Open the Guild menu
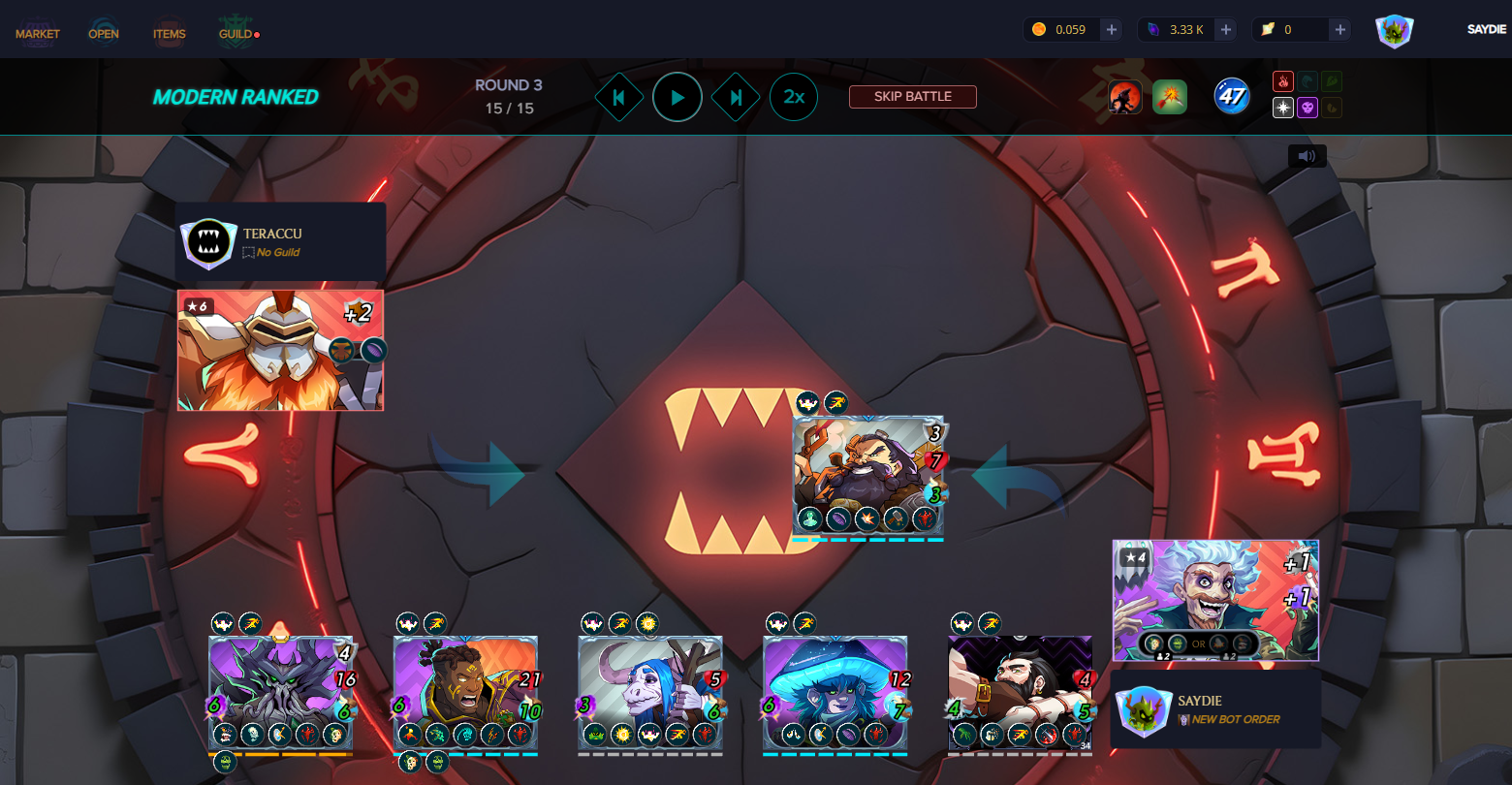 tap(236, 34)
